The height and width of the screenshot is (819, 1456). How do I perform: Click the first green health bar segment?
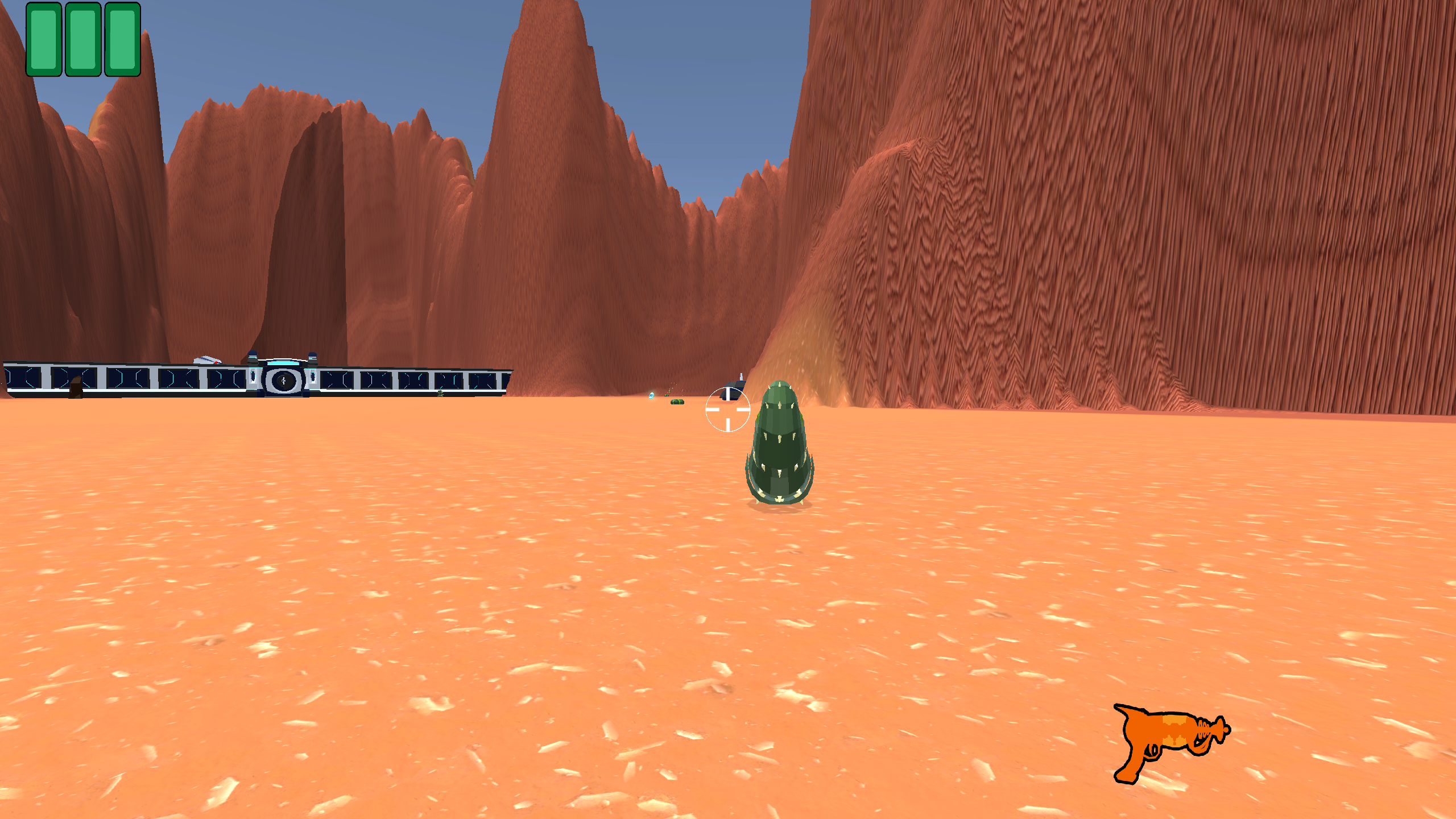[x=43, y=40]
